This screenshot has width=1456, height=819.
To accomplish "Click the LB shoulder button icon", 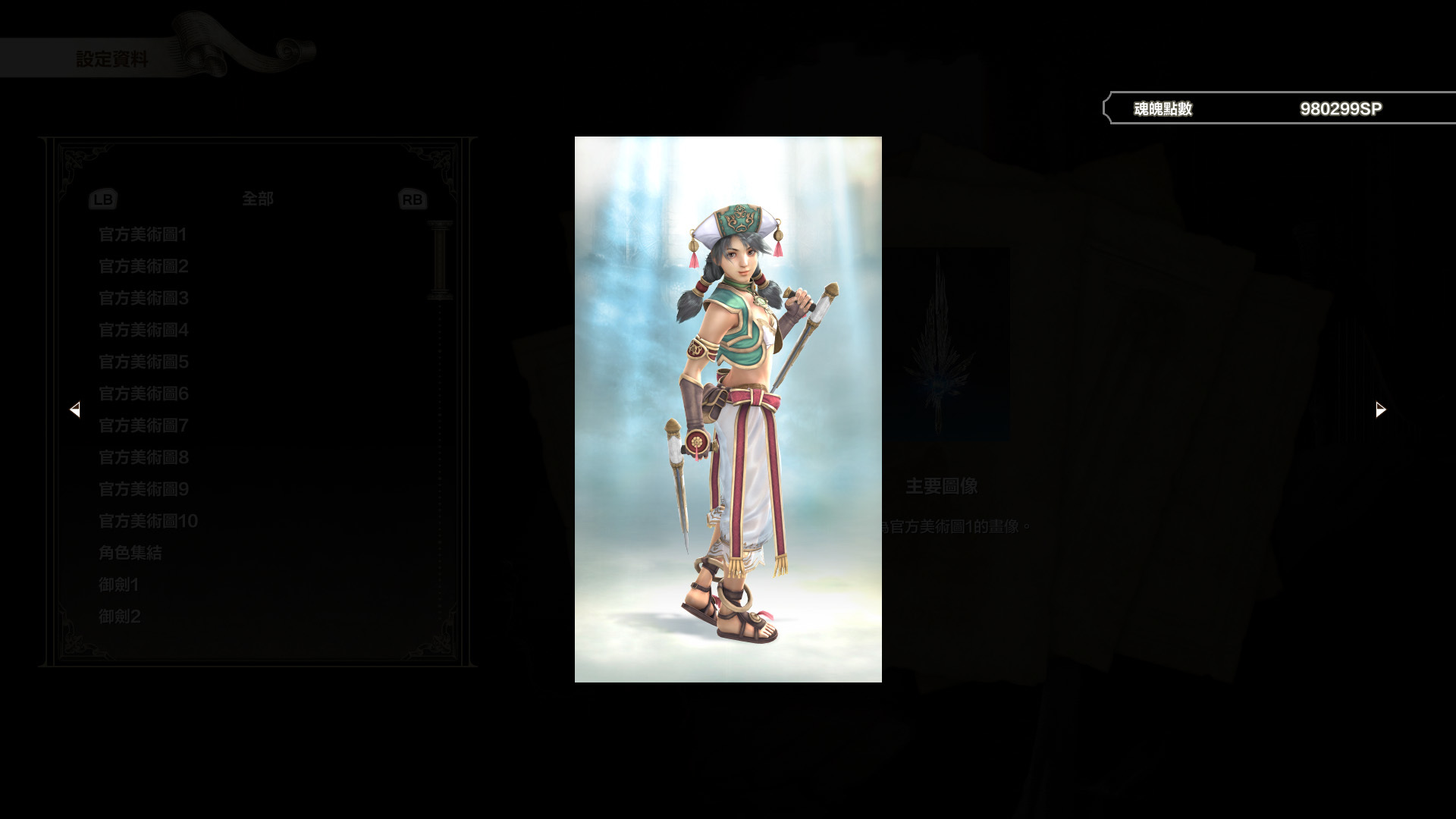I will [103, 199].
